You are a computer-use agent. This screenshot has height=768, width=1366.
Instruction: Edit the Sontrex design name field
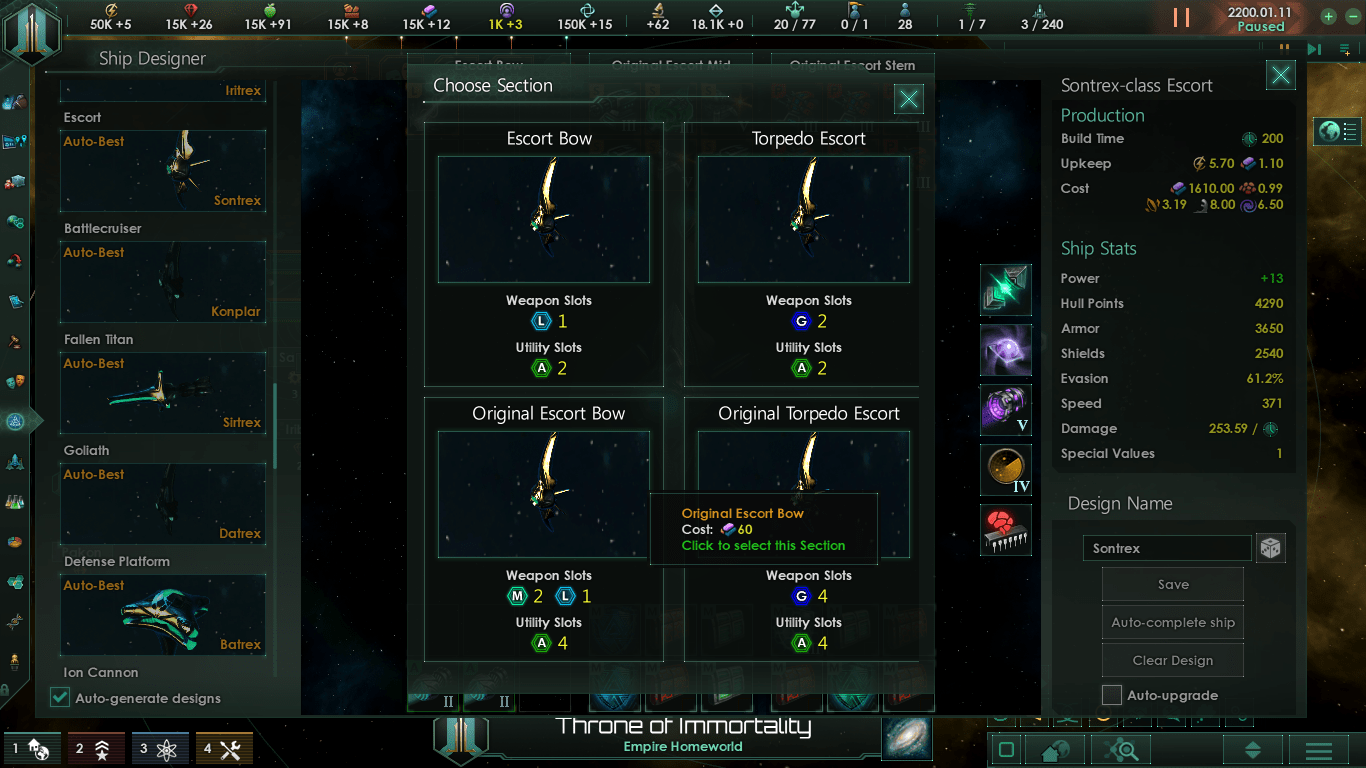coord(1166,549)
